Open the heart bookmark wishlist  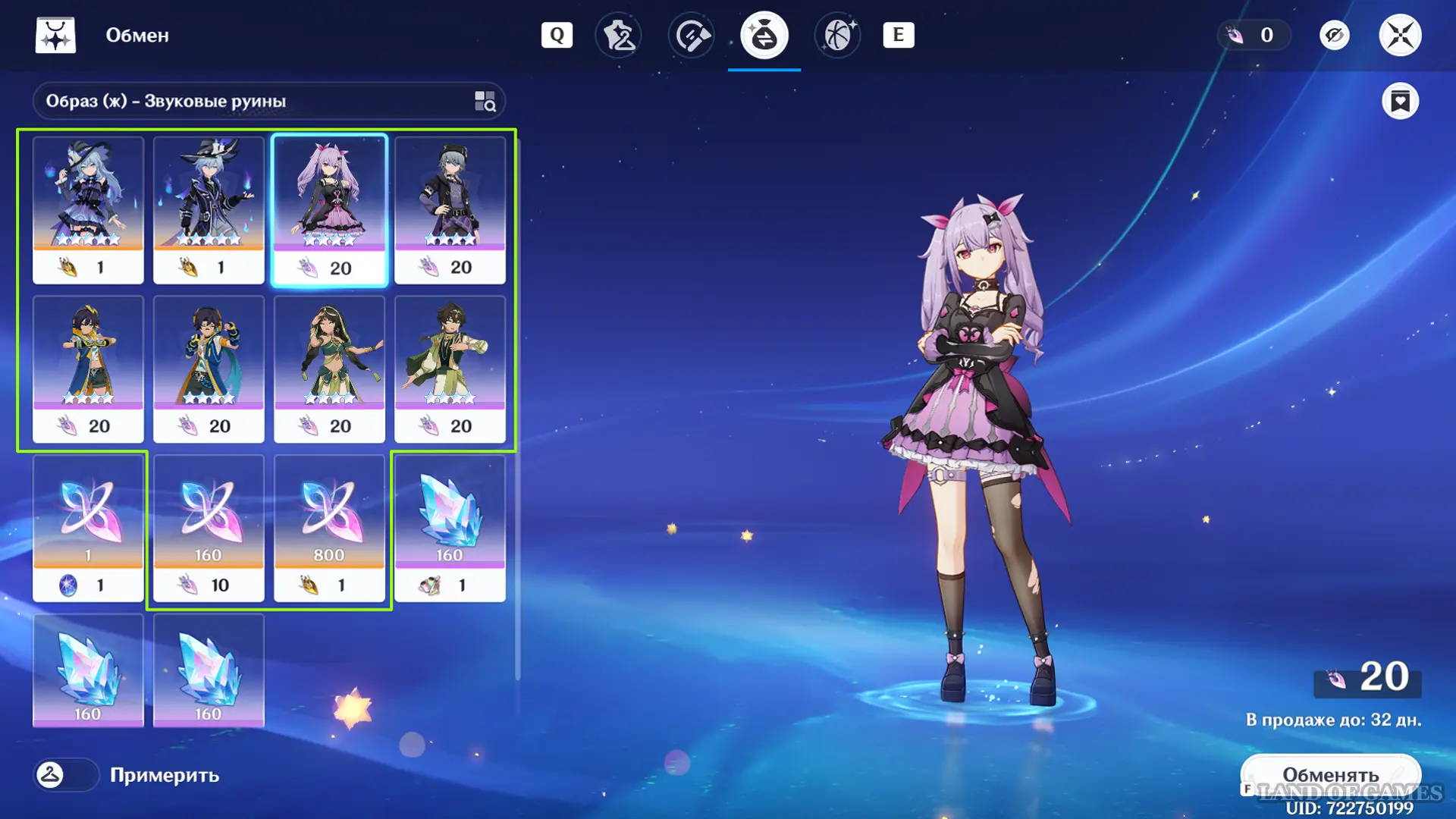click(x=1400, y=101)
